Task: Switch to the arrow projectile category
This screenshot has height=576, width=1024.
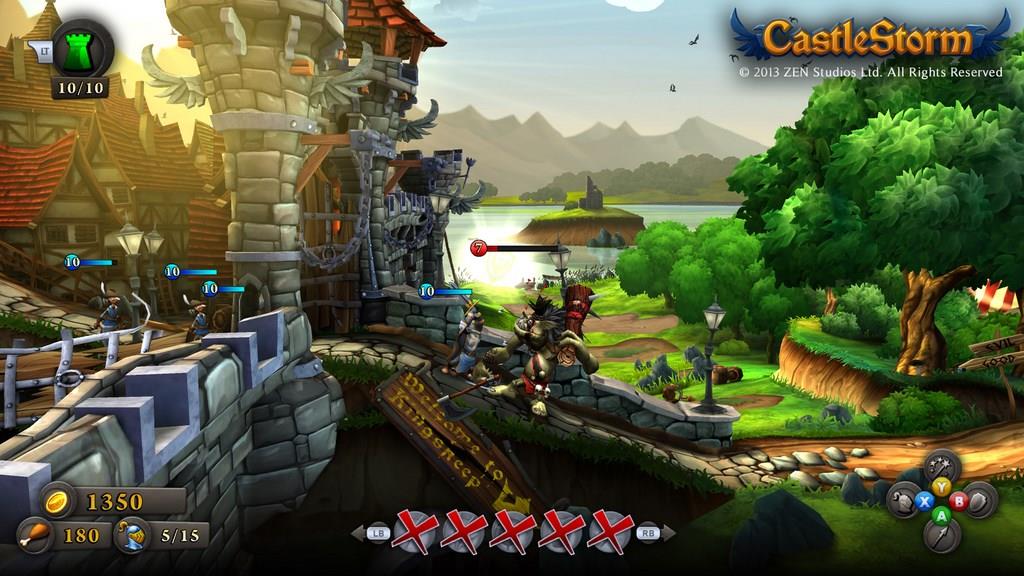Action: [941, 536]
